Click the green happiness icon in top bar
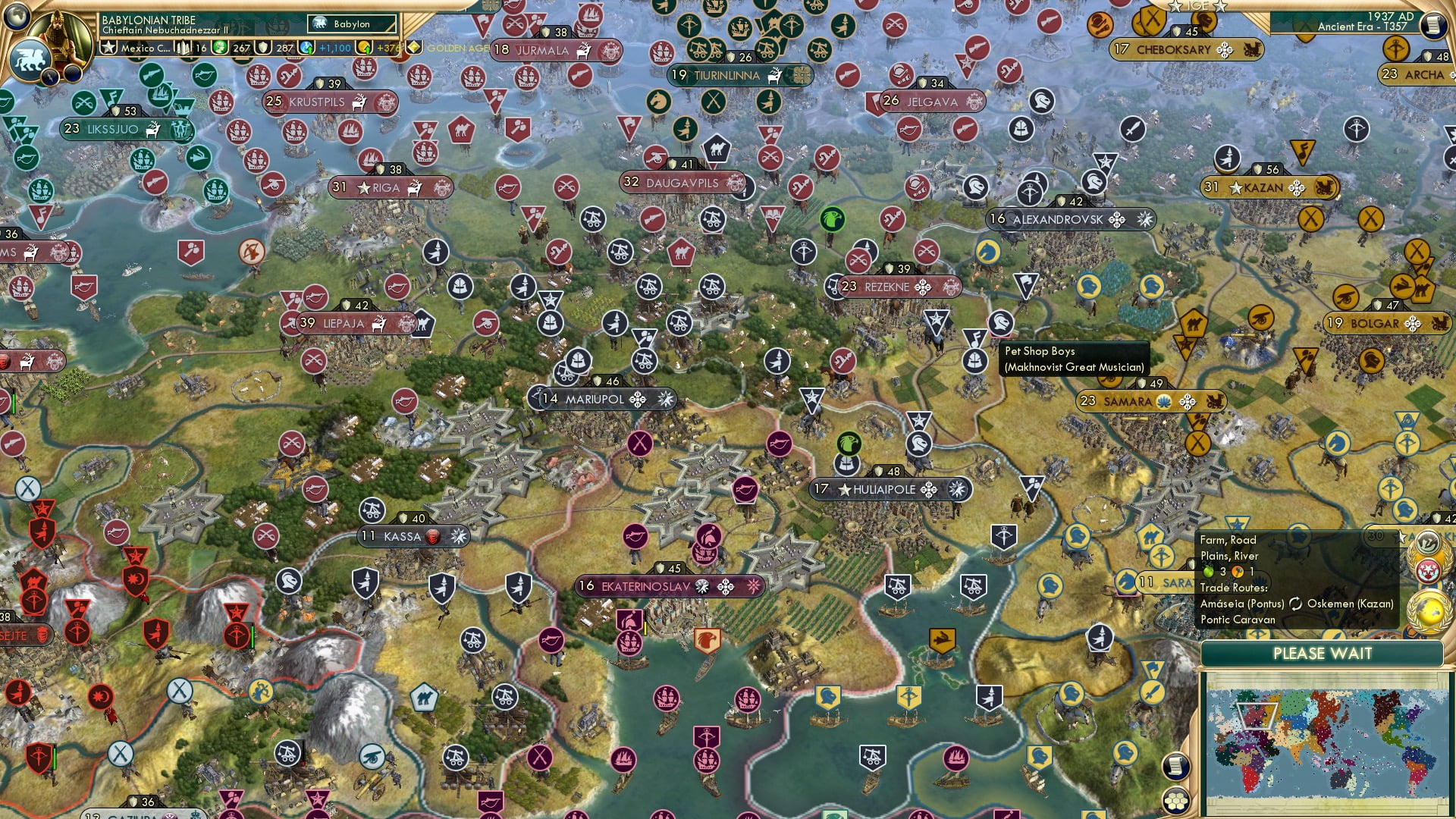This screenshot has height=819, width=1456. [x=220, y=48]
